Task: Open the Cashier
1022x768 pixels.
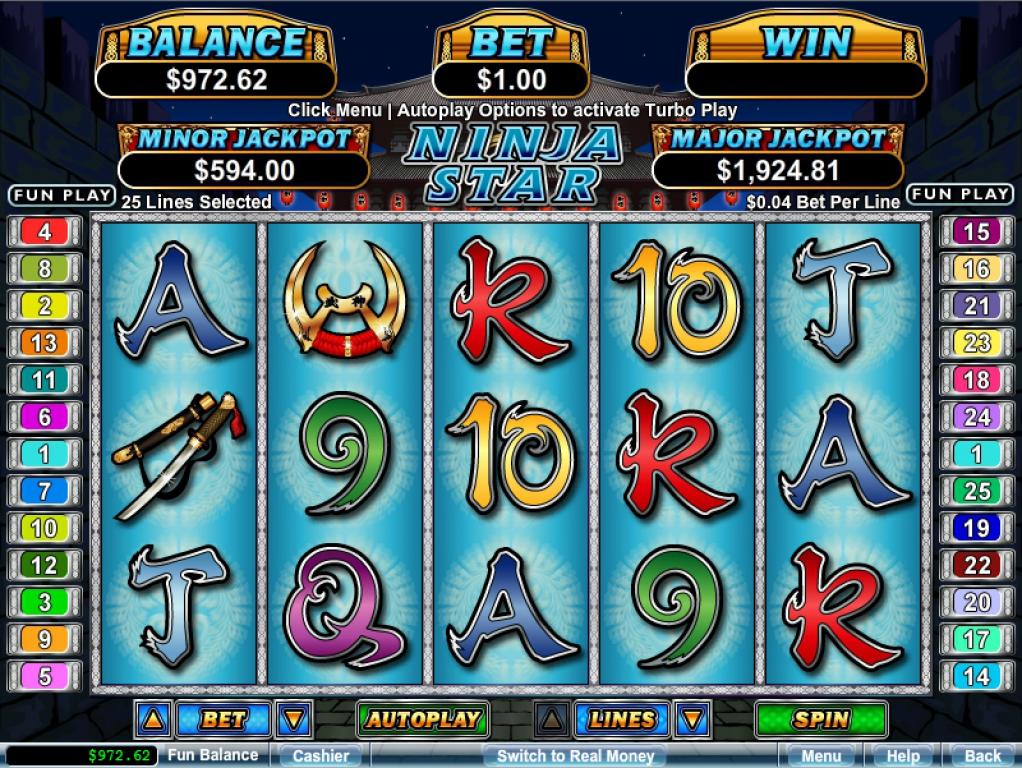Action: click(x=321, y=756)
